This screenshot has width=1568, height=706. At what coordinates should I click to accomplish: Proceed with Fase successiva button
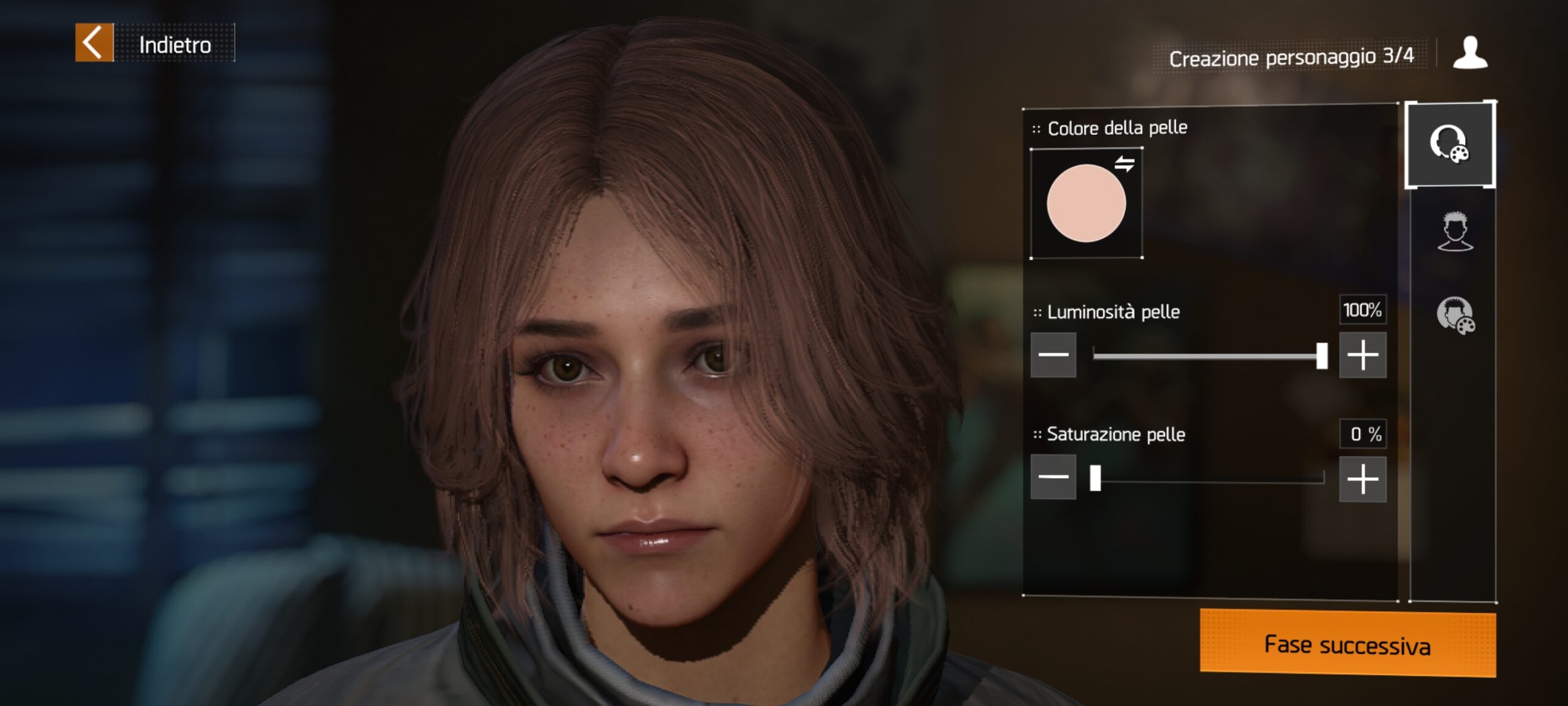coord(1347,645)
